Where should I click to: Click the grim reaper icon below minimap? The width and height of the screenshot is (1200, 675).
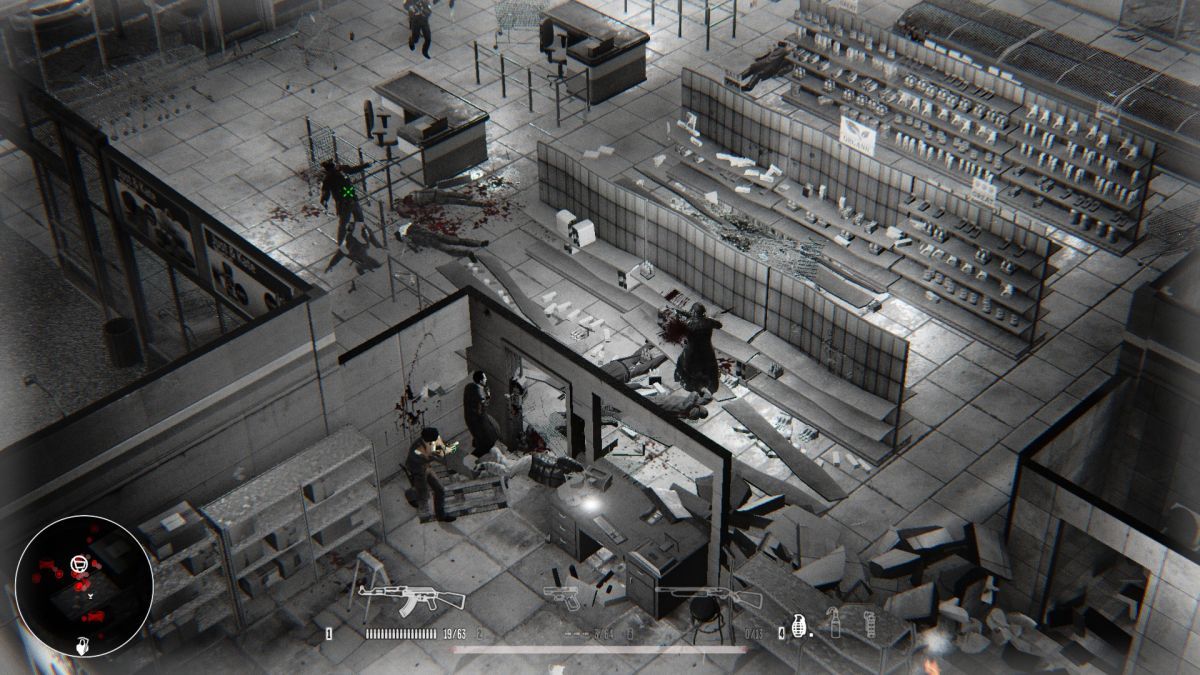83,645
